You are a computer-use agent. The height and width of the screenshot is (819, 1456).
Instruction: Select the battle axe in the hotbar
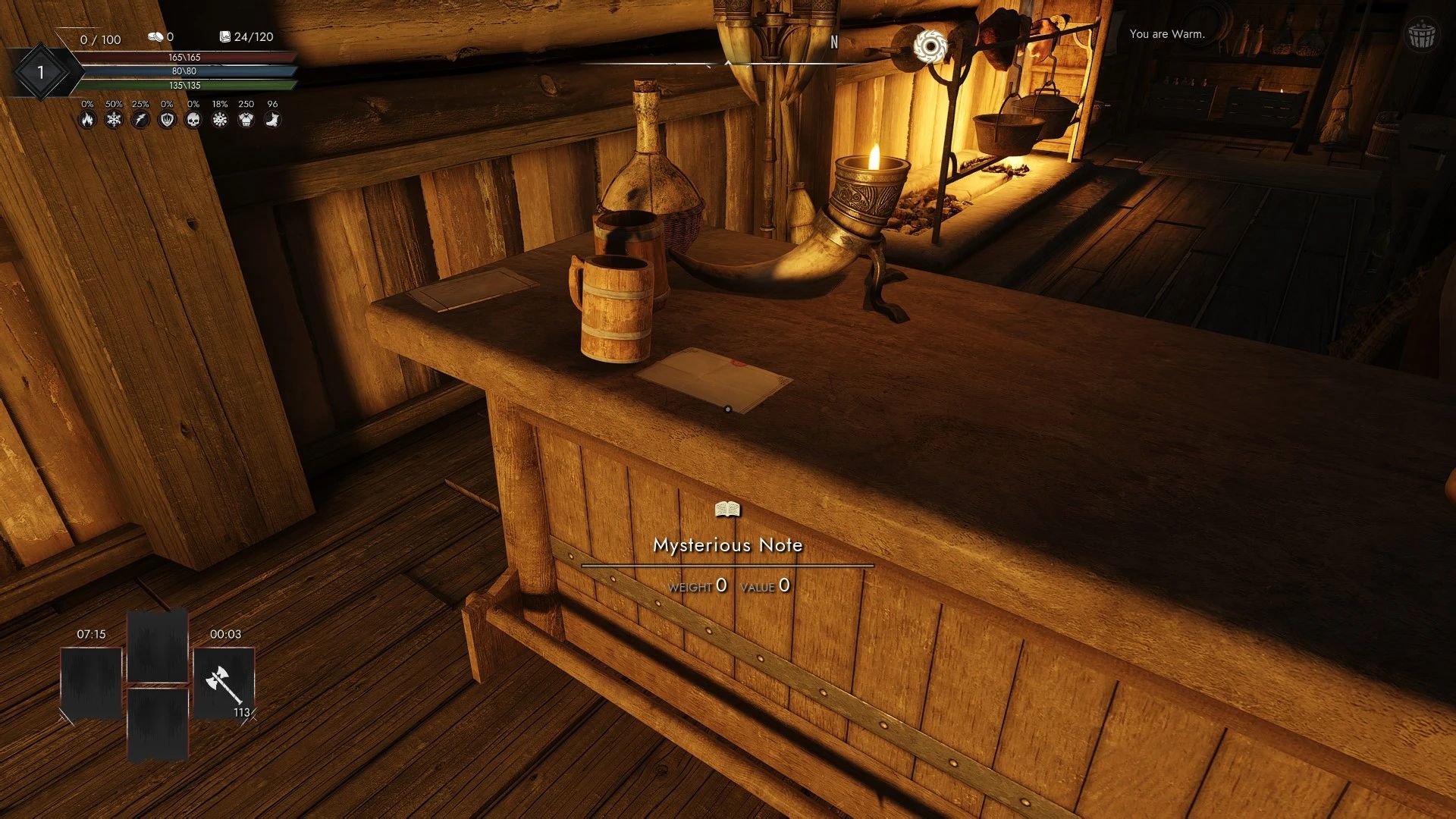[223, 683]
